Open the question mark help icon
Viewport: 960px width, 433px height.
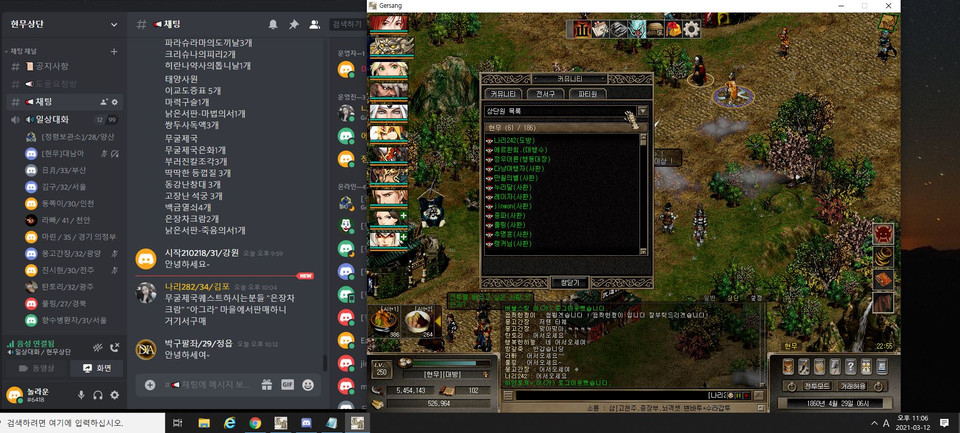coord(850,367)
